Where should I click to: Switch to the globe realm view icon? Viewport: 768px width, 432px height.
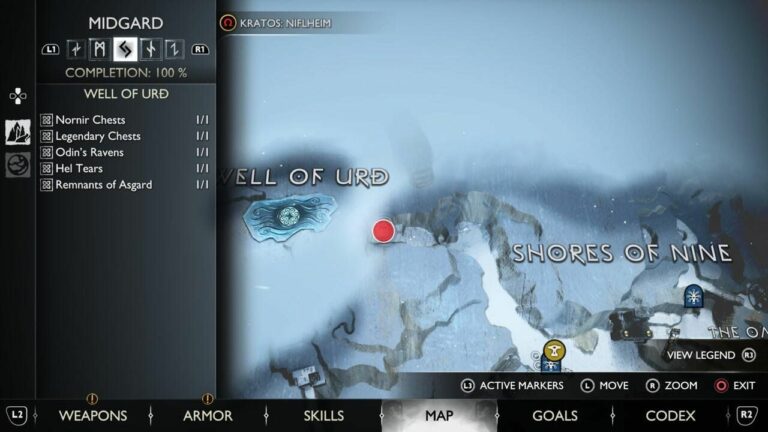[x=18, y=164]
